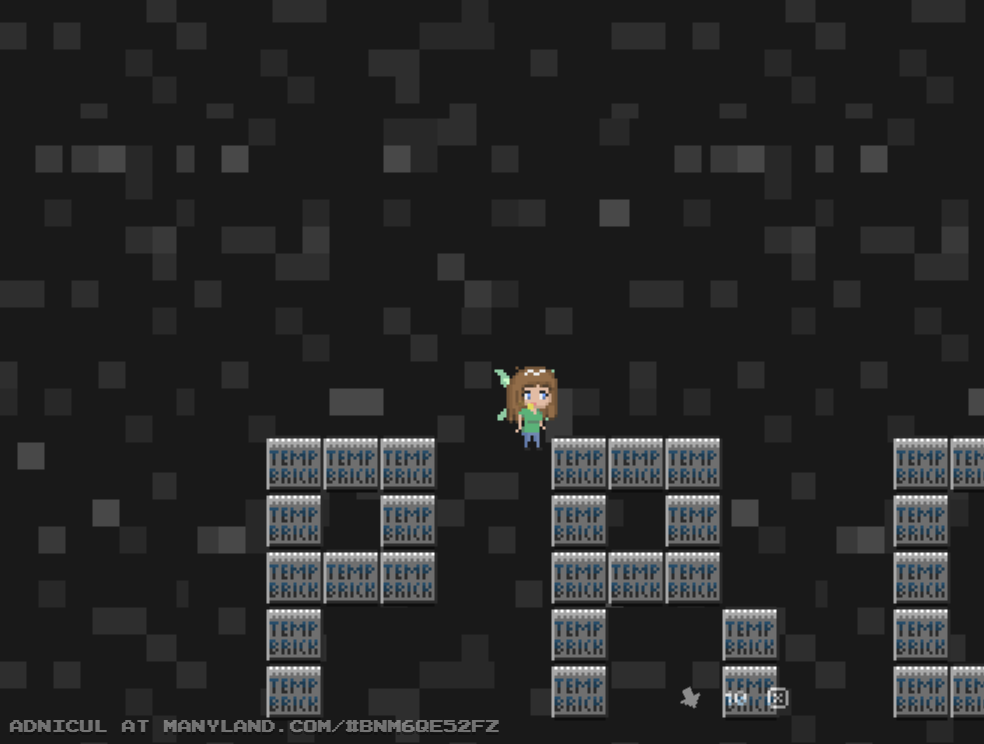This screenshot has width=984, height=744.
Task: Click the small square X box icon
Action: [x=777, y=698]
